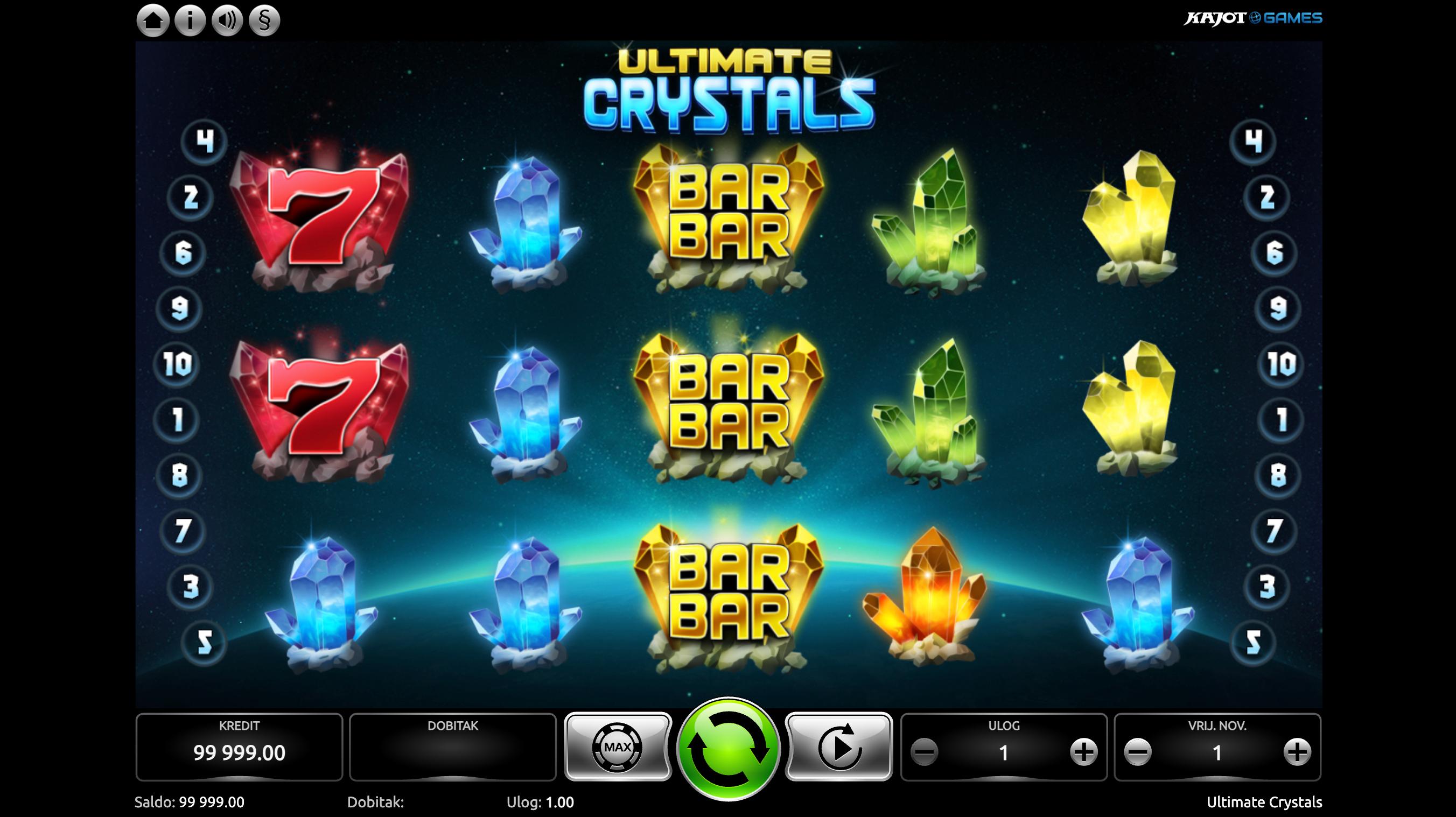Decrease the VRIJ. NOV. coin value
Screen dimensions: 1456x817
pos(1138,752)
